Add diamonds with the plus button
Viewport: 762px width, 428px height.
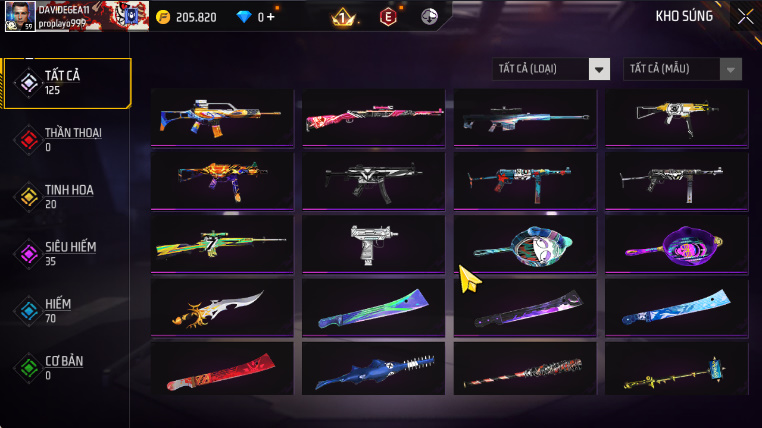click(270, 17)
